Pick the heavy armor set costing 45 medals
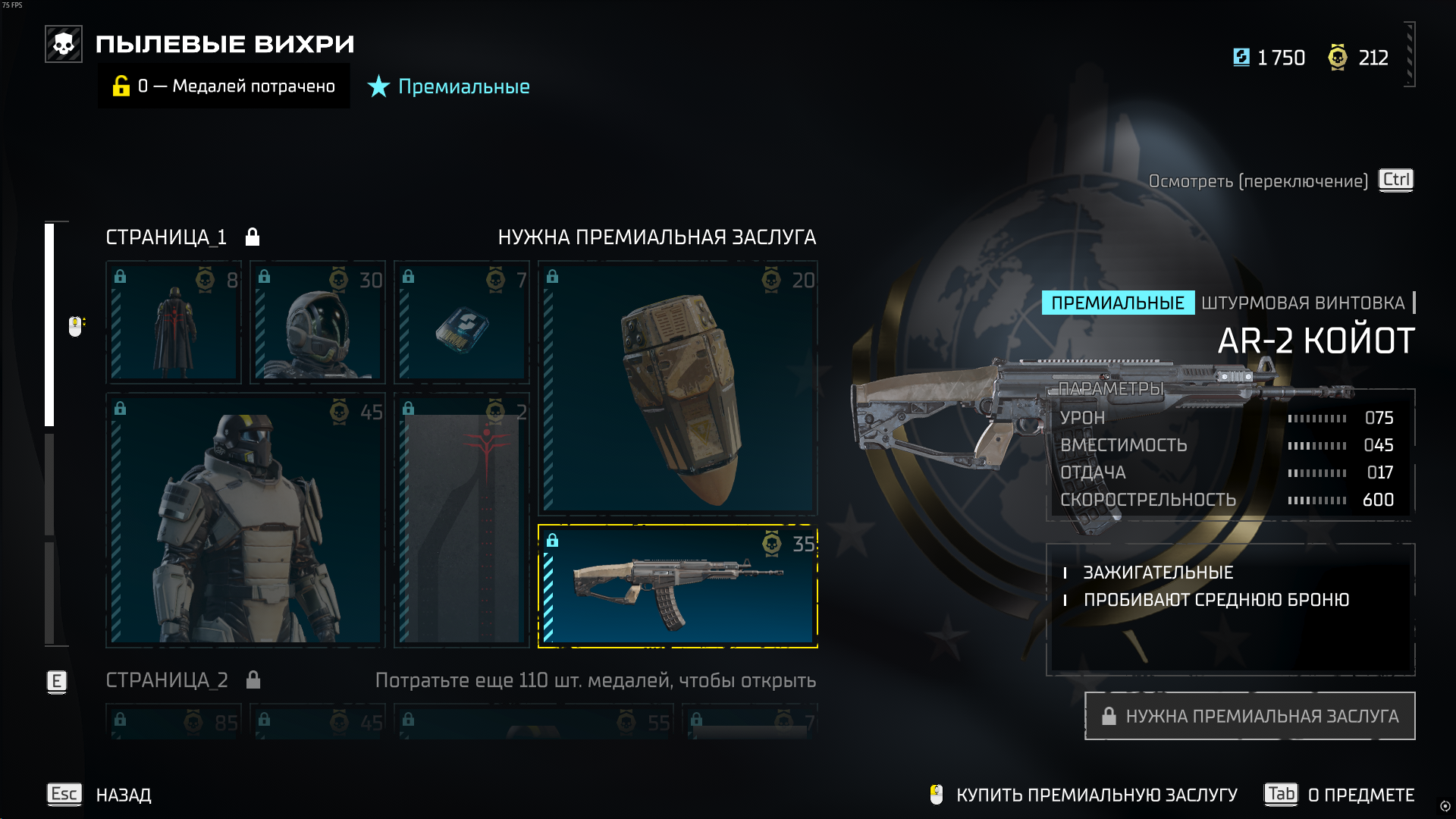Screen dimensions: 1456x819 point(246,519)
